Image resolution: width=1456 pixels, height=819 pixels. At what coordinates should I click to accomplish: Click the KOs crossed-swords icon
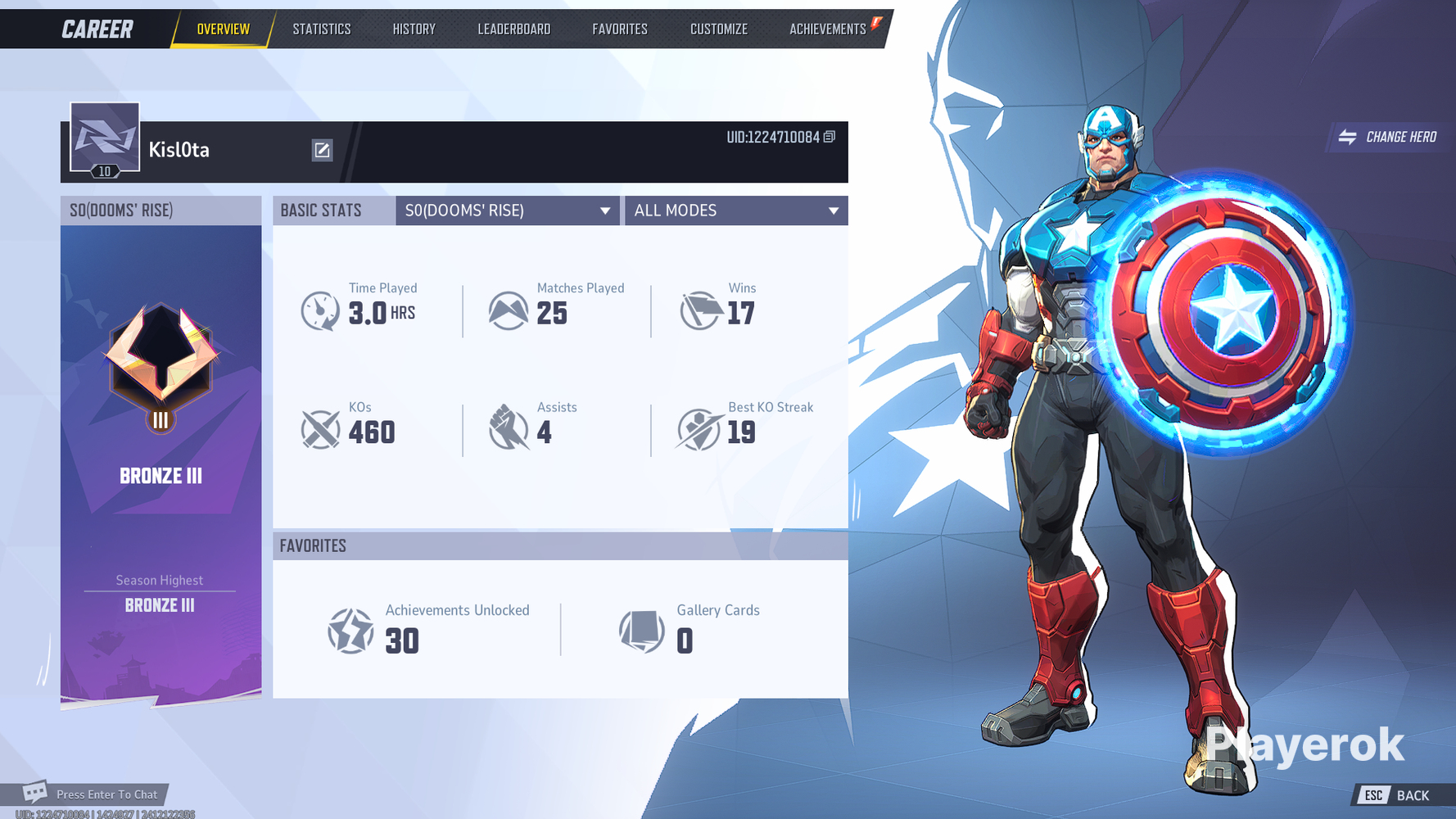tap(319, 429)
